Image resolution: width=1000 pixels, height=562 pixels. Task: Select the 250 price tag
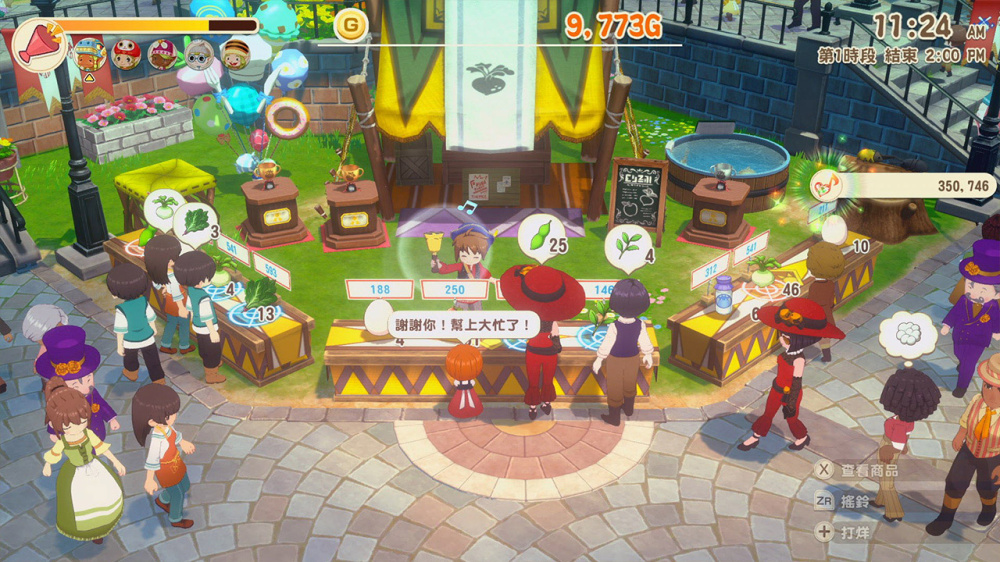pos(454,289)
